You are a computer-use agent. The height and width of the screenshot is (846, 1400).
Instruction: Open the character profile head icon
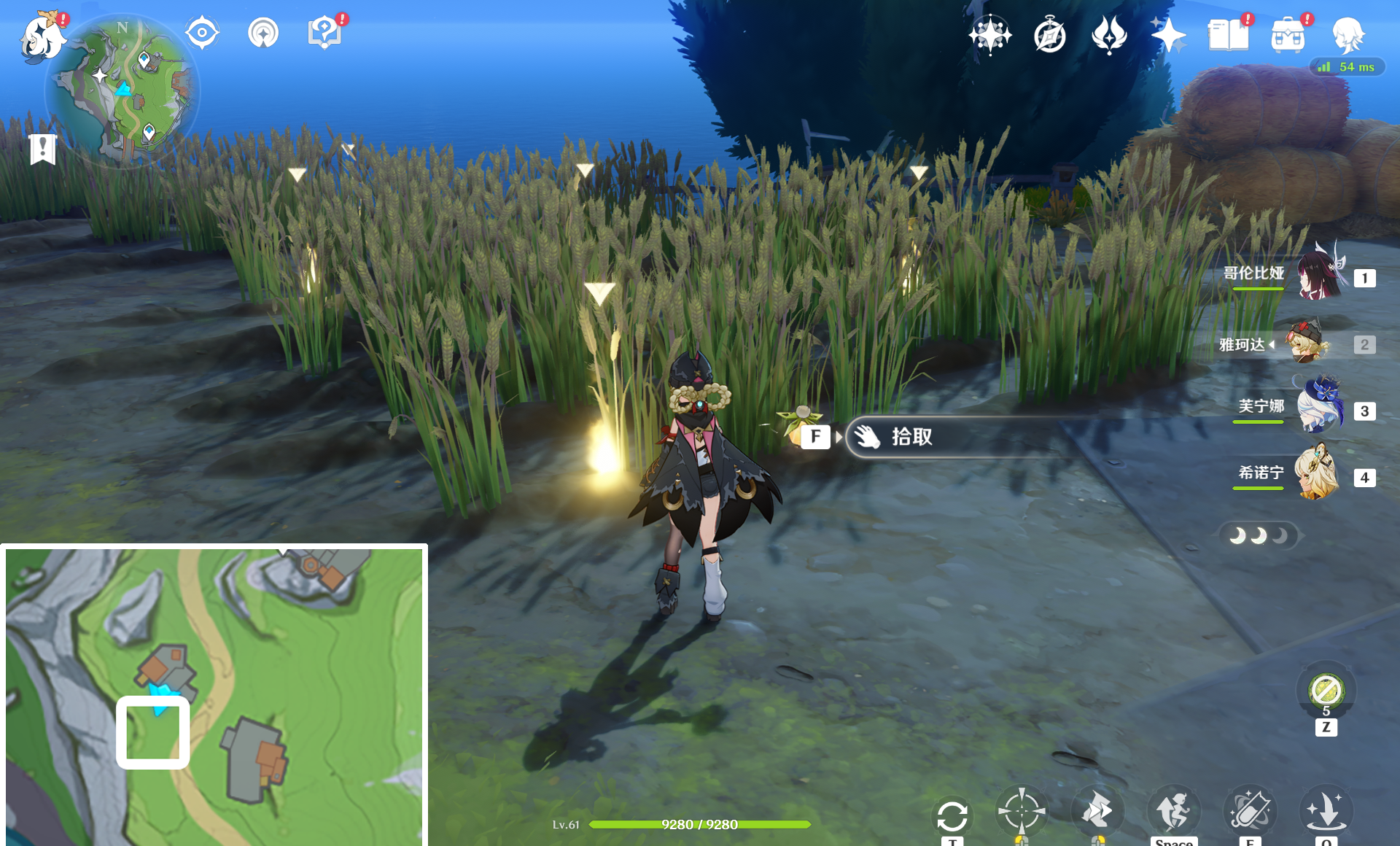coord(1347,35)
